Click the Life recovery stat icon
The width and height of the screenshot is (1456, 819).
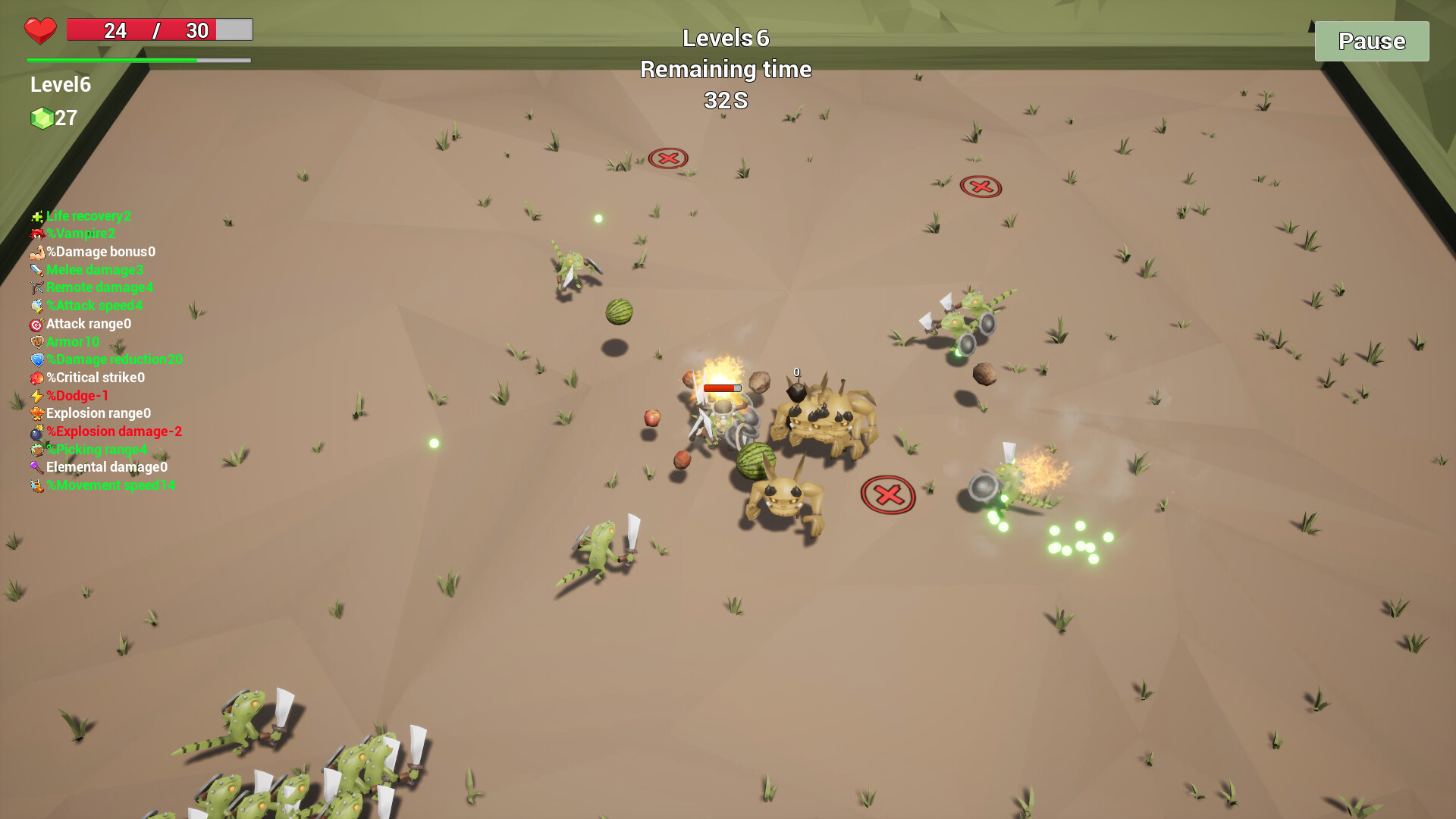coord(36,216)
